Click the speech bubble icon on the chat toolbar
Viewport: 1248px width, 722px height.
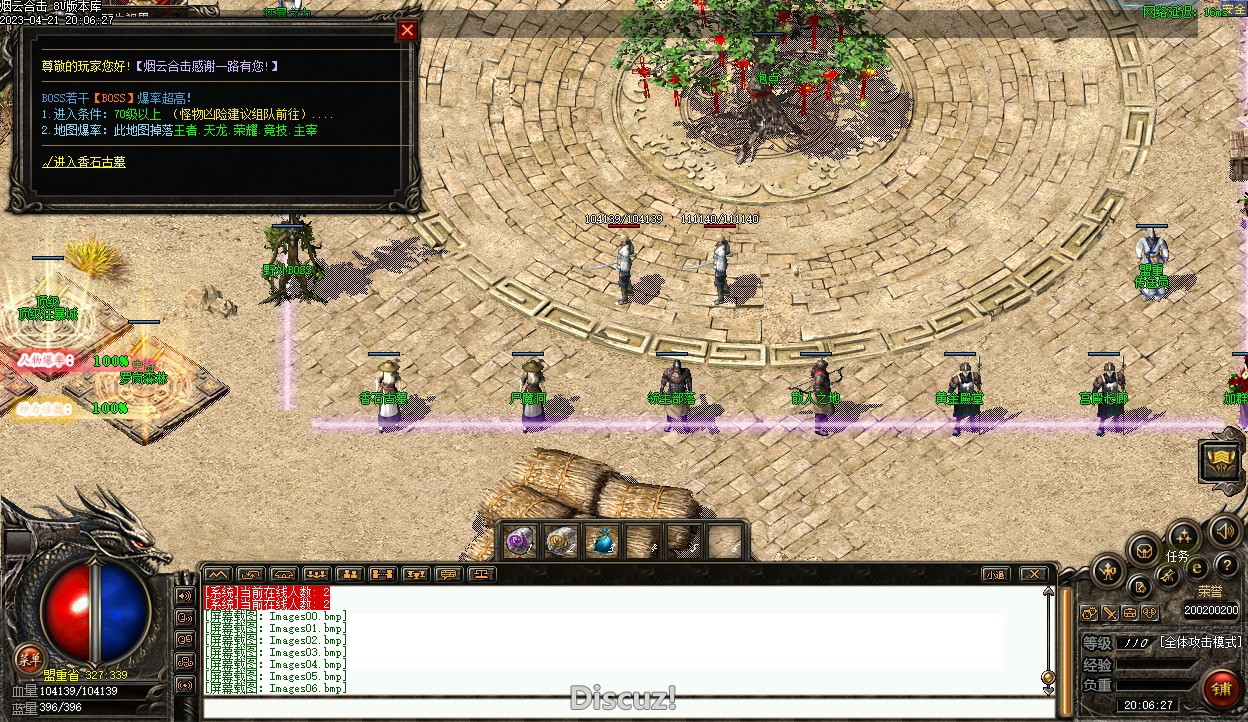(x=449, y=574)
